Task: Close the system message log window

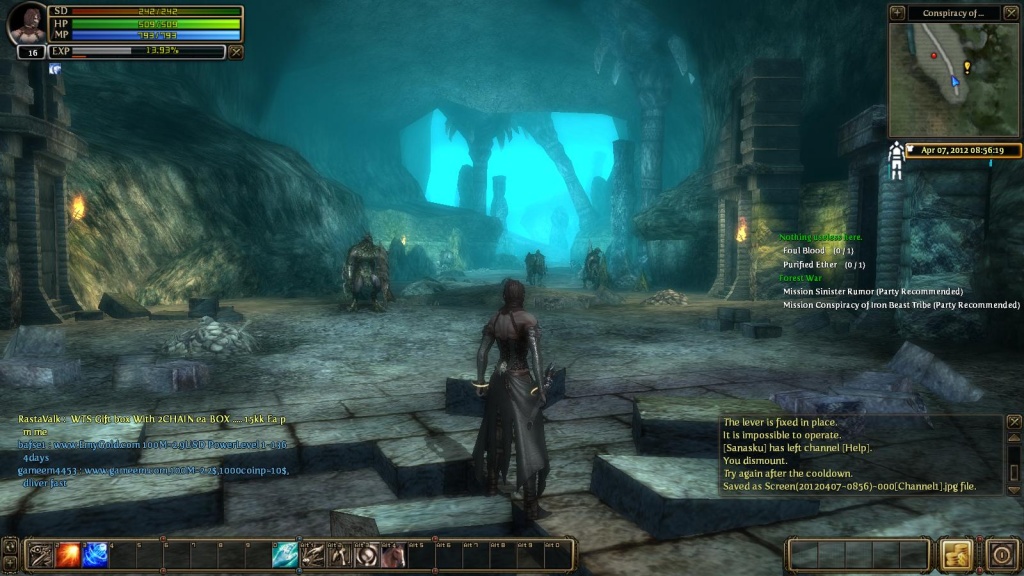Action: pos(1013,422)
